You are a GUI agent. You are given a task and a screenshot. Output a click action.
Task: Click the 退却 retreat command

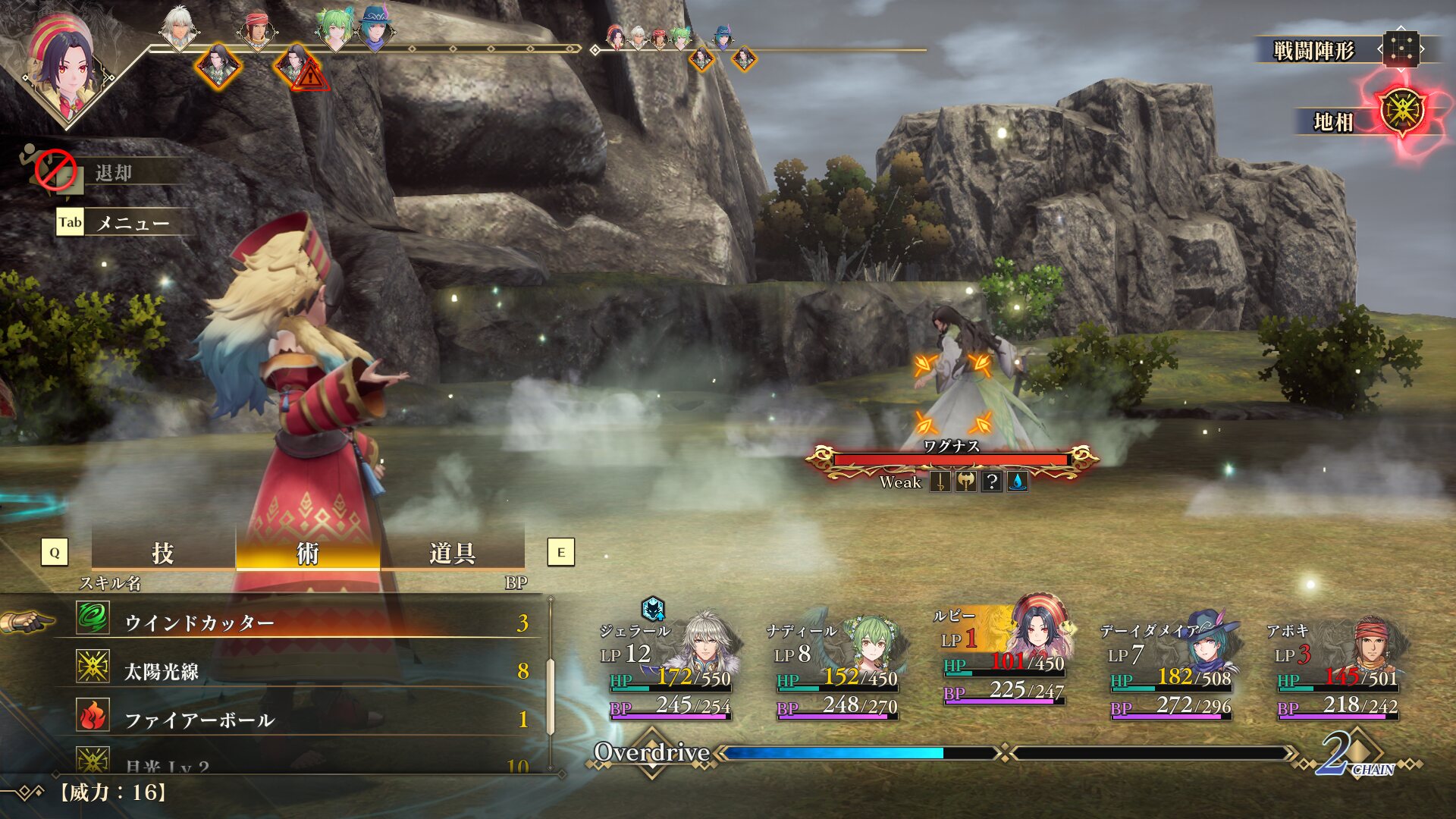pos(114,173)
